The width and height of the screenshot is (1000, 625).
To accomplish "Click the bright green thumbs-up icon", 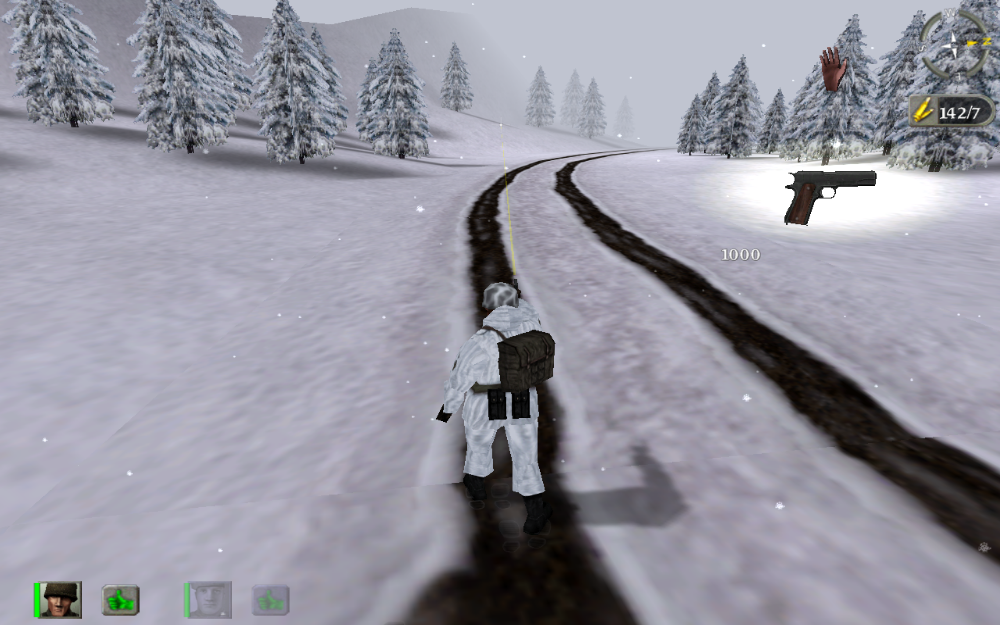I will (120, 600).
